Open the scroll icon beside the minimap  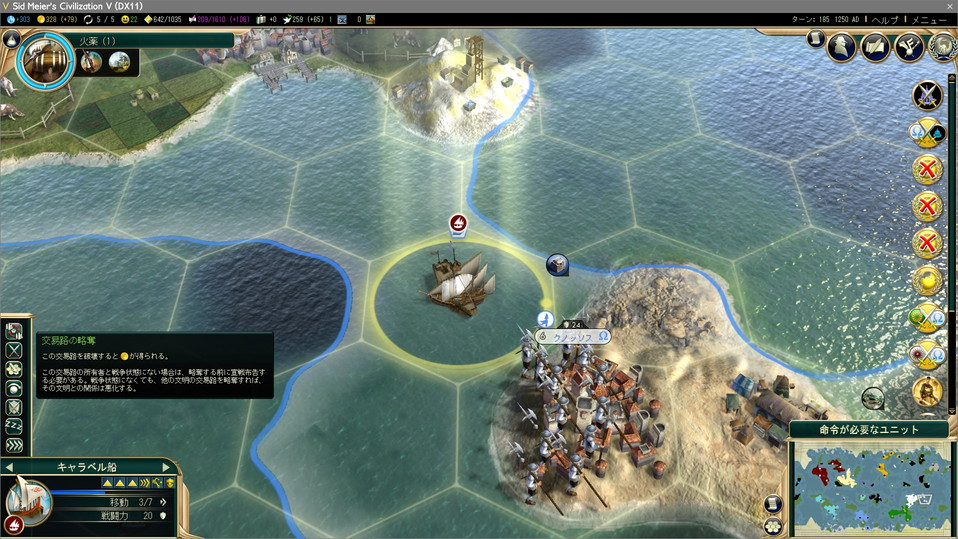[773, 504]
